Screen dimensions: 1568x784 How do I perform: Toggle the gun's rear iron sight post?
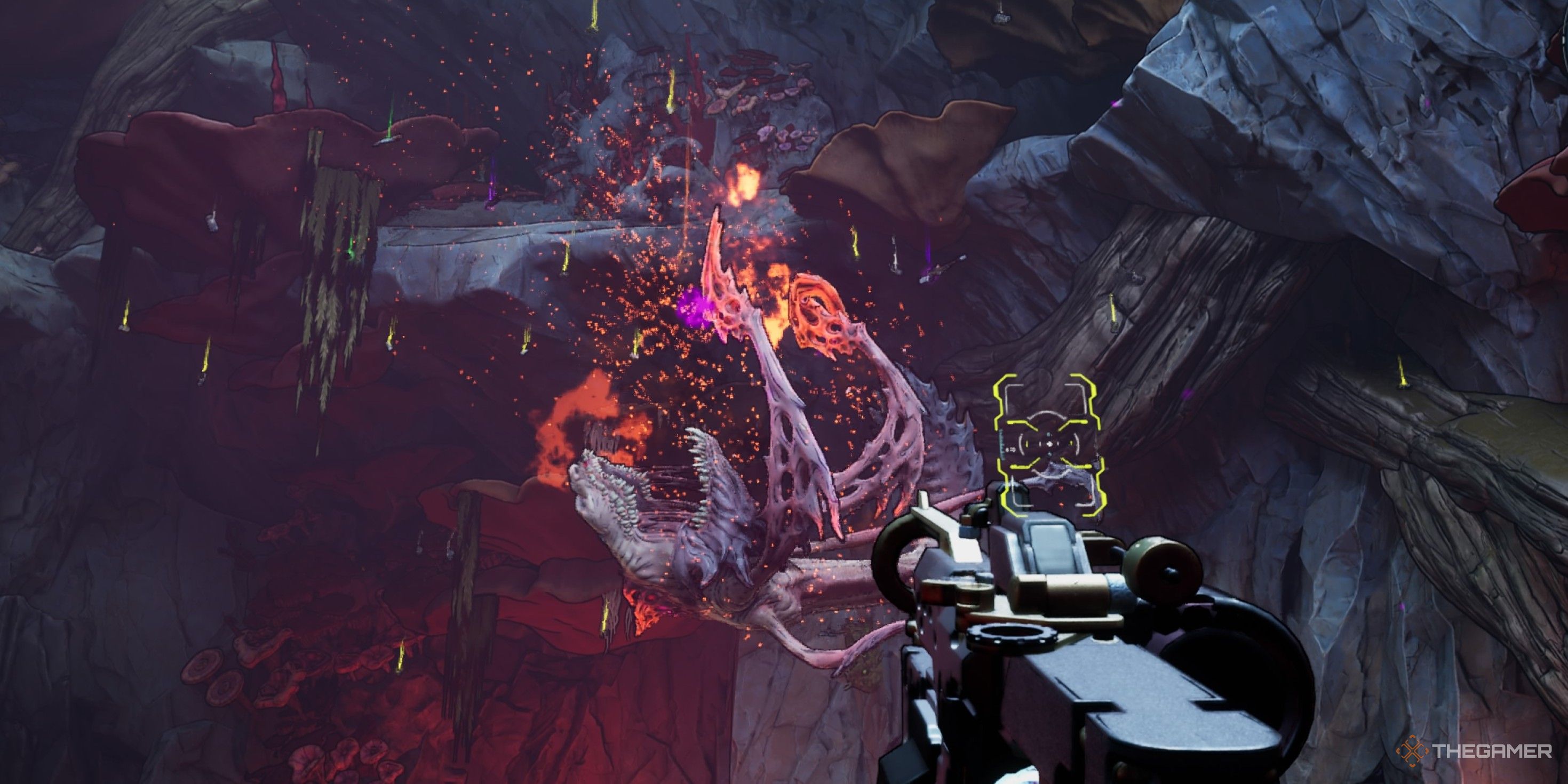(924, 500)
